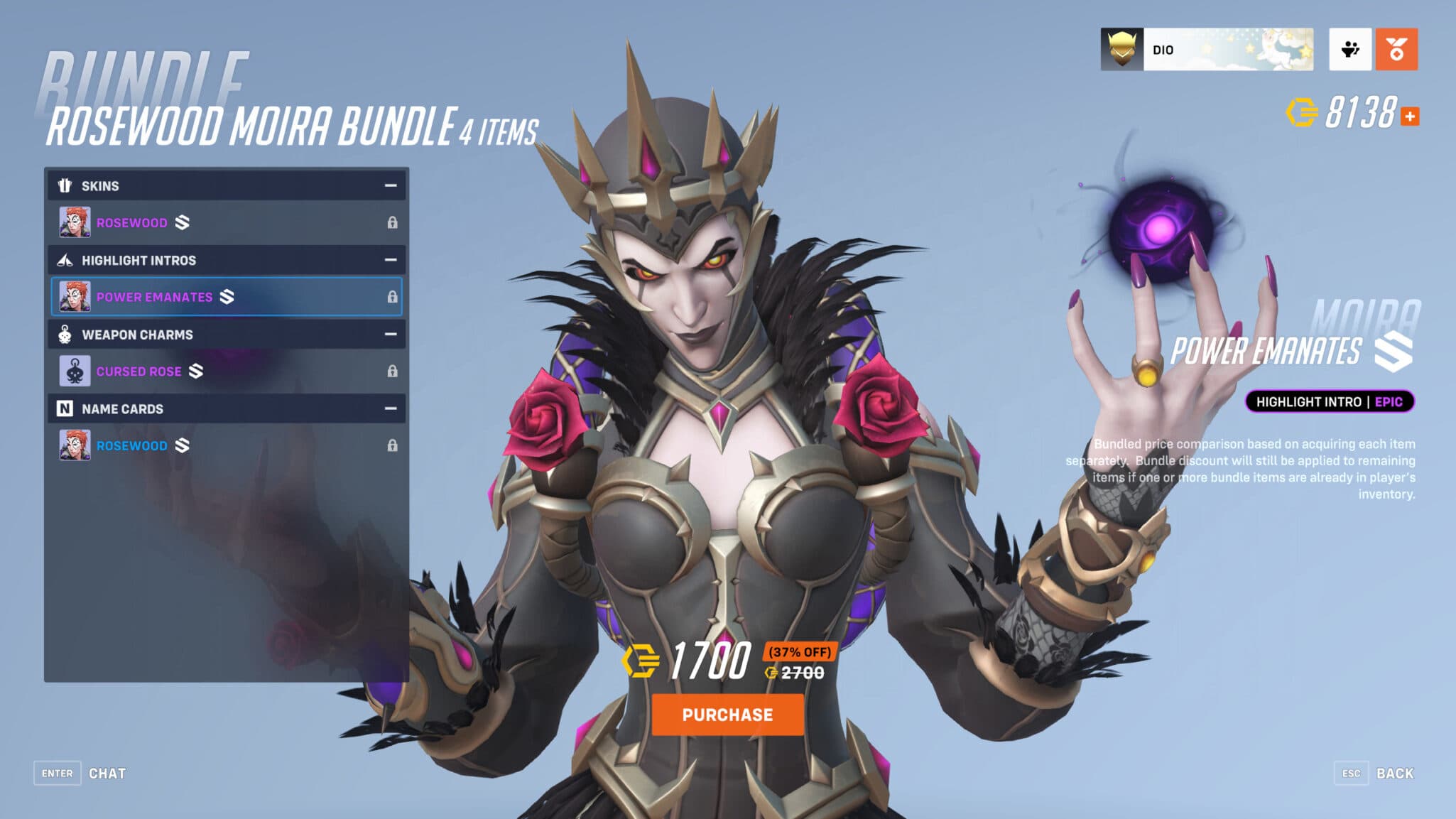Image resolution: width=1456 pixels, height=819 pixels.
Task: Click the Highlight Intros category icon
Action: (x=65, y=260)
